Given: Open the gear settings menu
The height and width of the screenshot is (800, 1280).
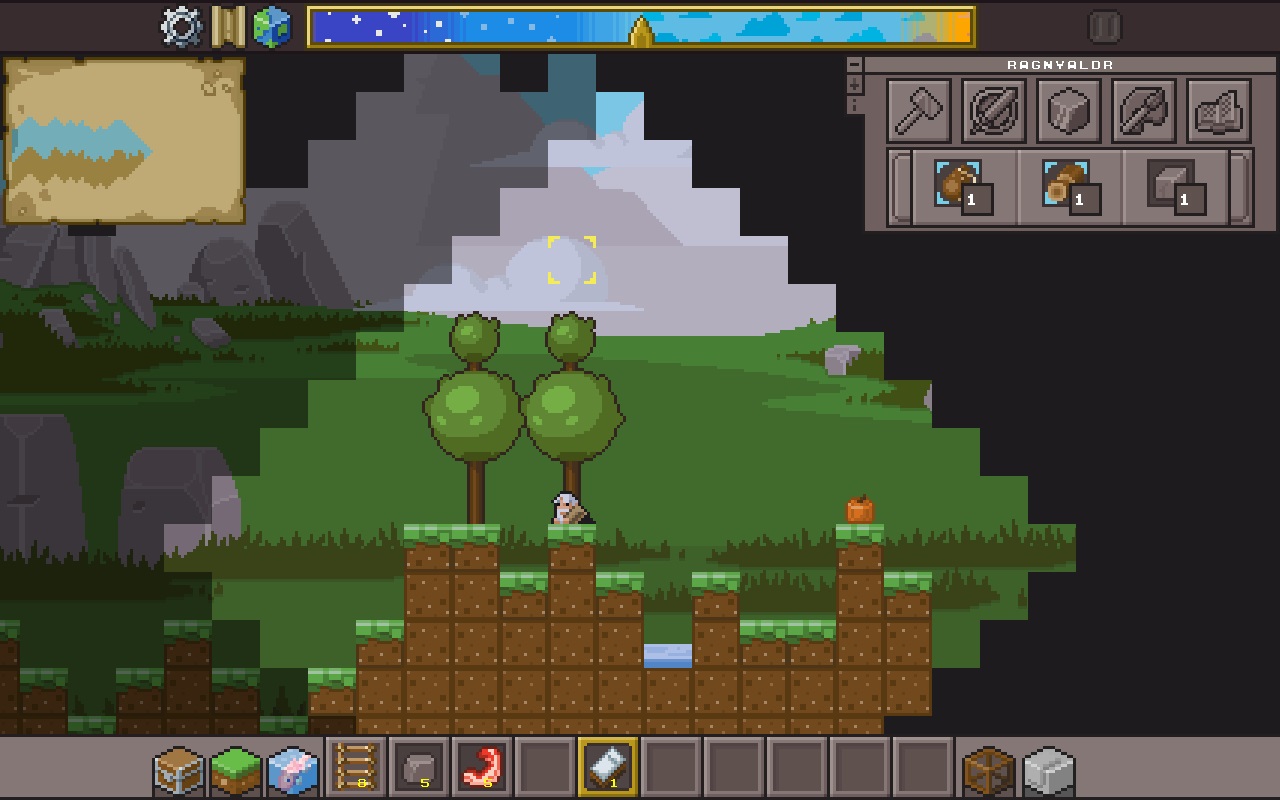Looking at the screenshot, I should coord(181,27).
